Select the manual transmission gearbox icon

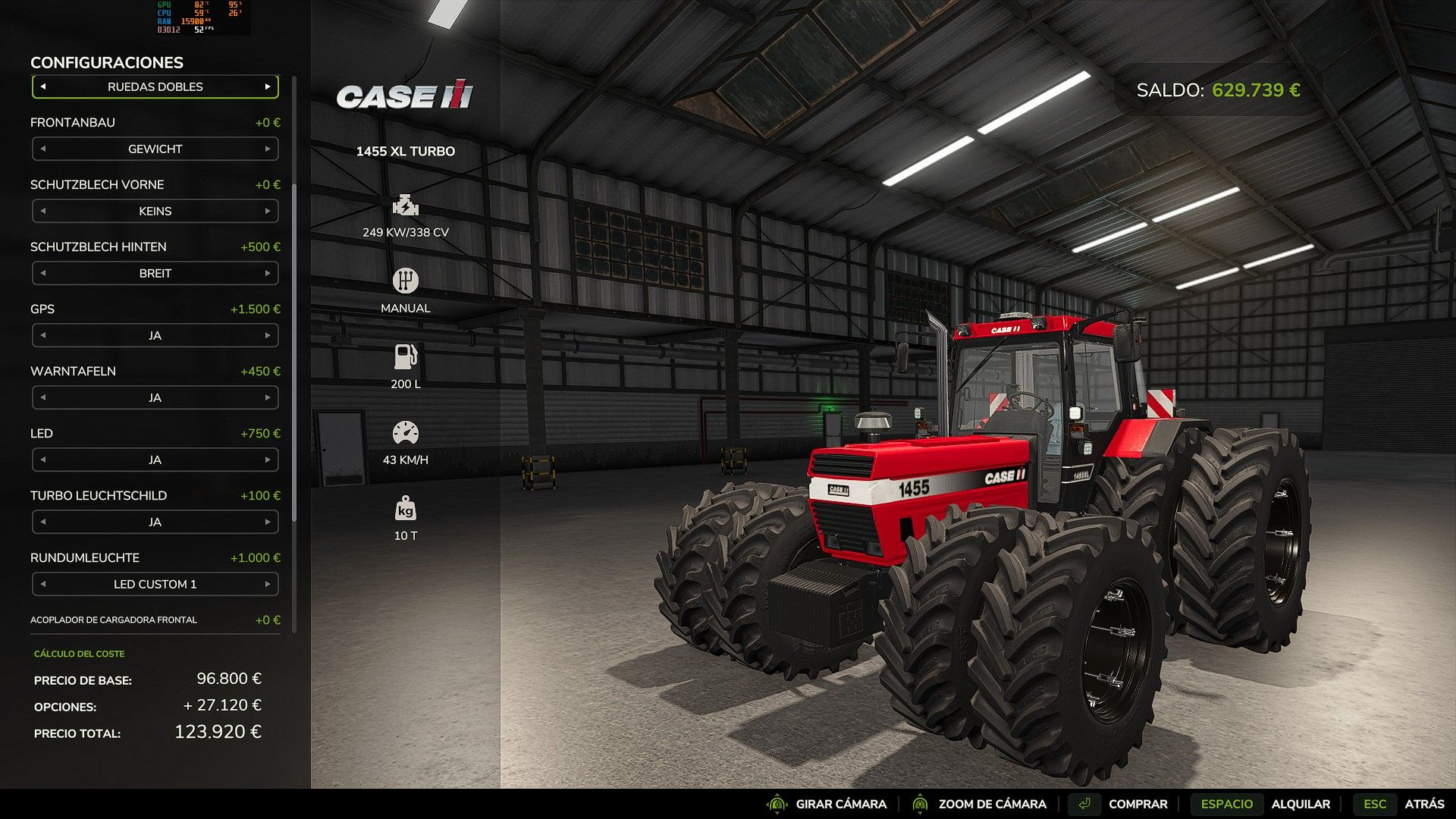pos(406,280)
